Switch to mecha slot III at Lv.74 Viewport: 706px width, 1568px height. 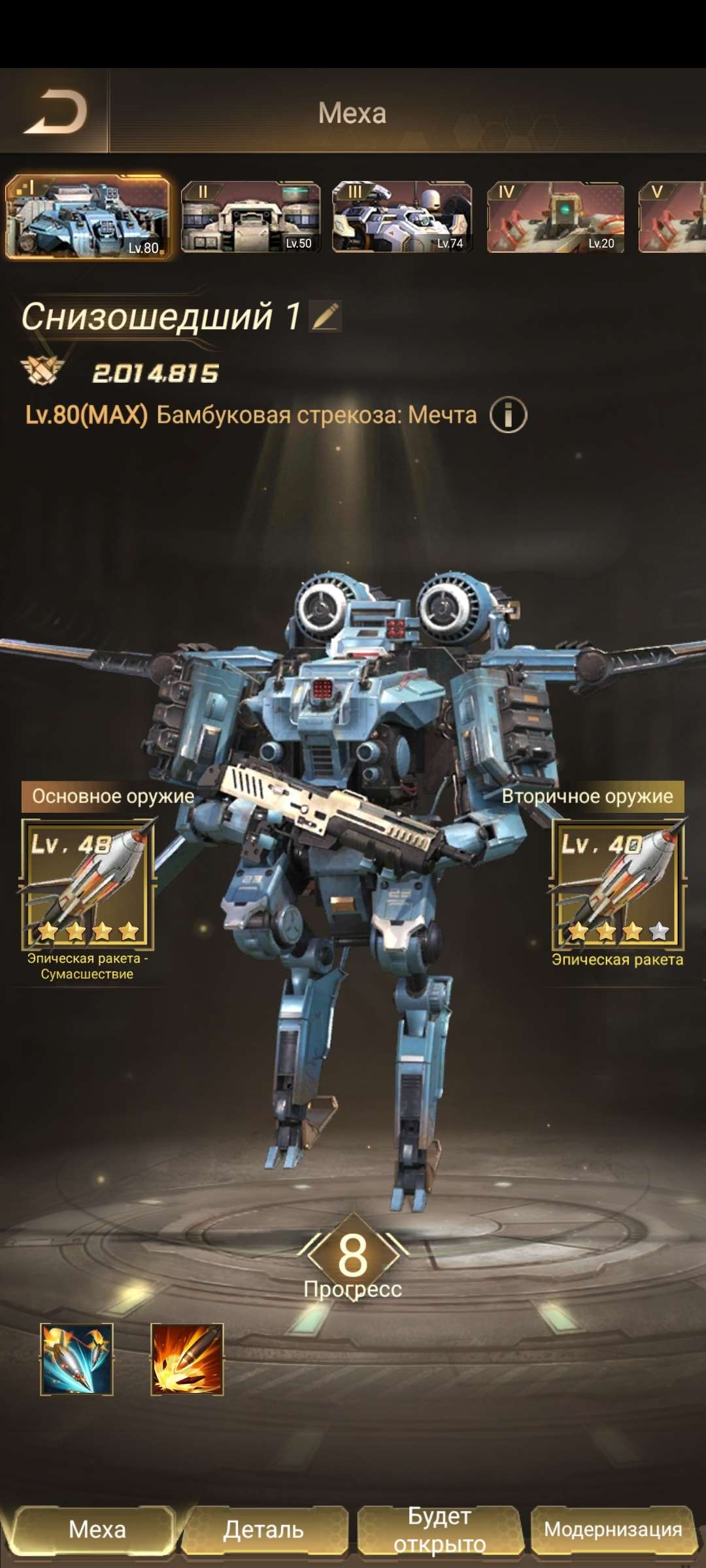[402, 218]
